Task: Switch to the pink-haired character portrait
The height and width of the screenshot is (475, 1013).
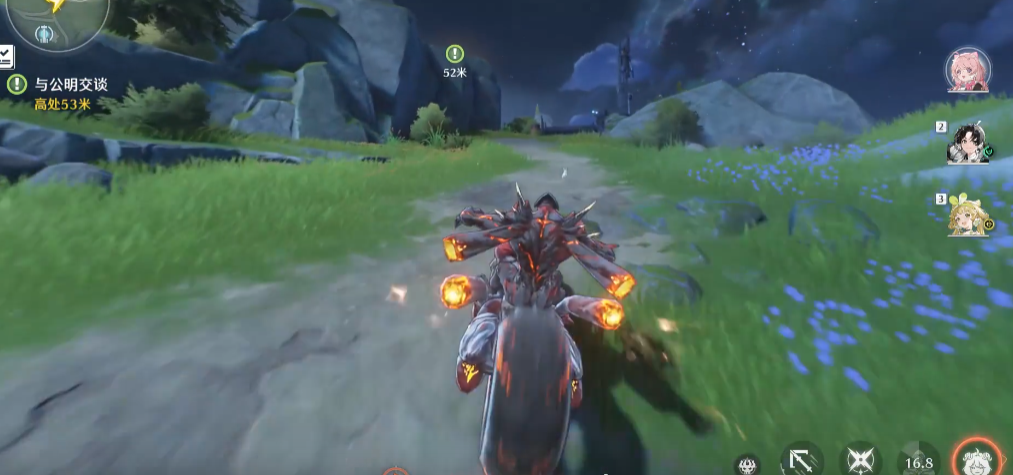Action: [967, 70]
